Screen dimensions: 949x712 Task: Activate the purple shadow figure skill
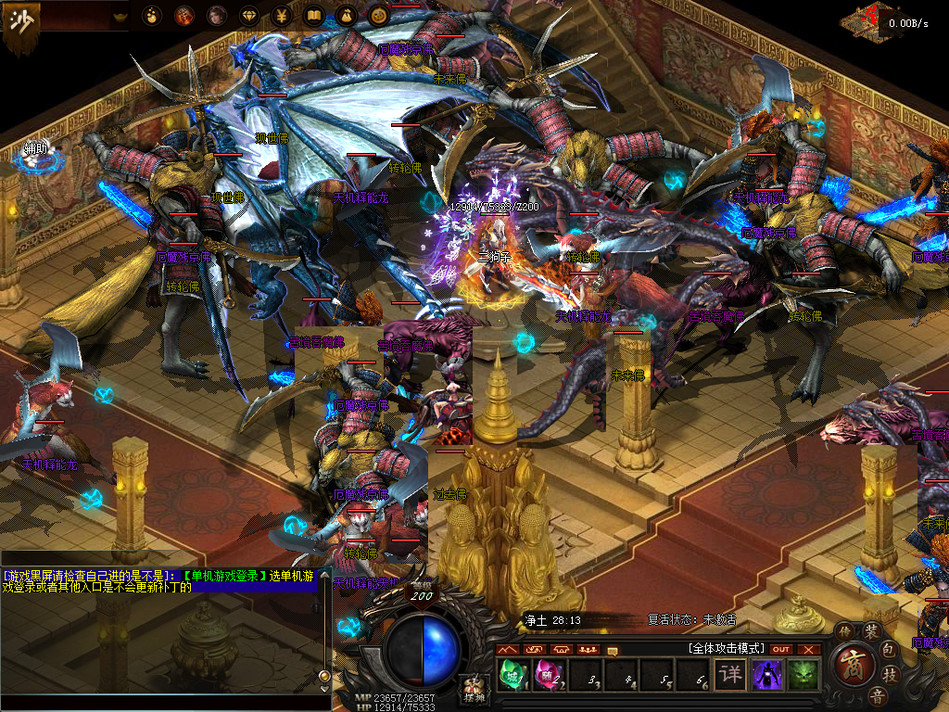tap(767, 674)
